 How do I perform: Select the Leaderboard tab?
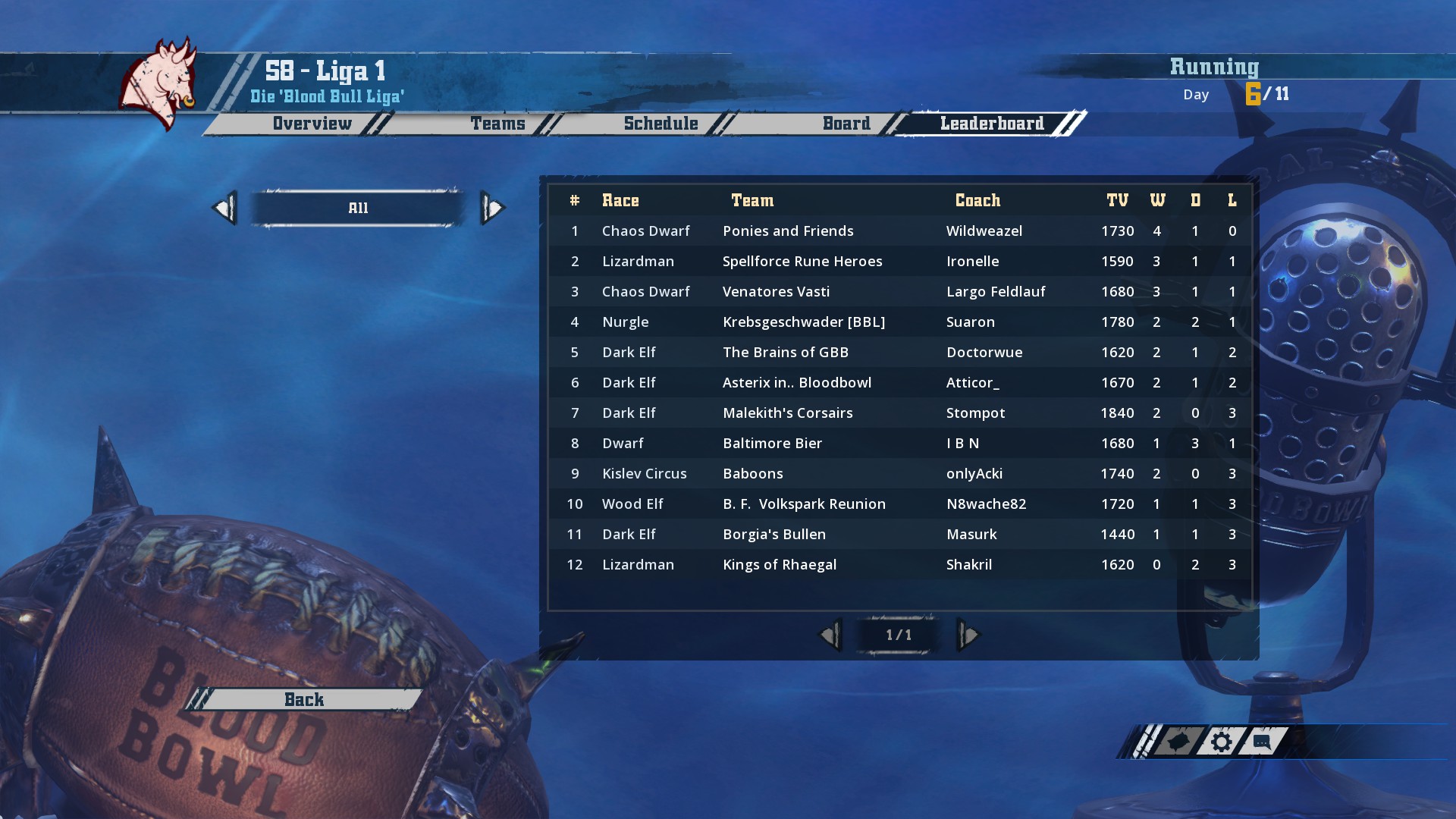tap(991, 124)
